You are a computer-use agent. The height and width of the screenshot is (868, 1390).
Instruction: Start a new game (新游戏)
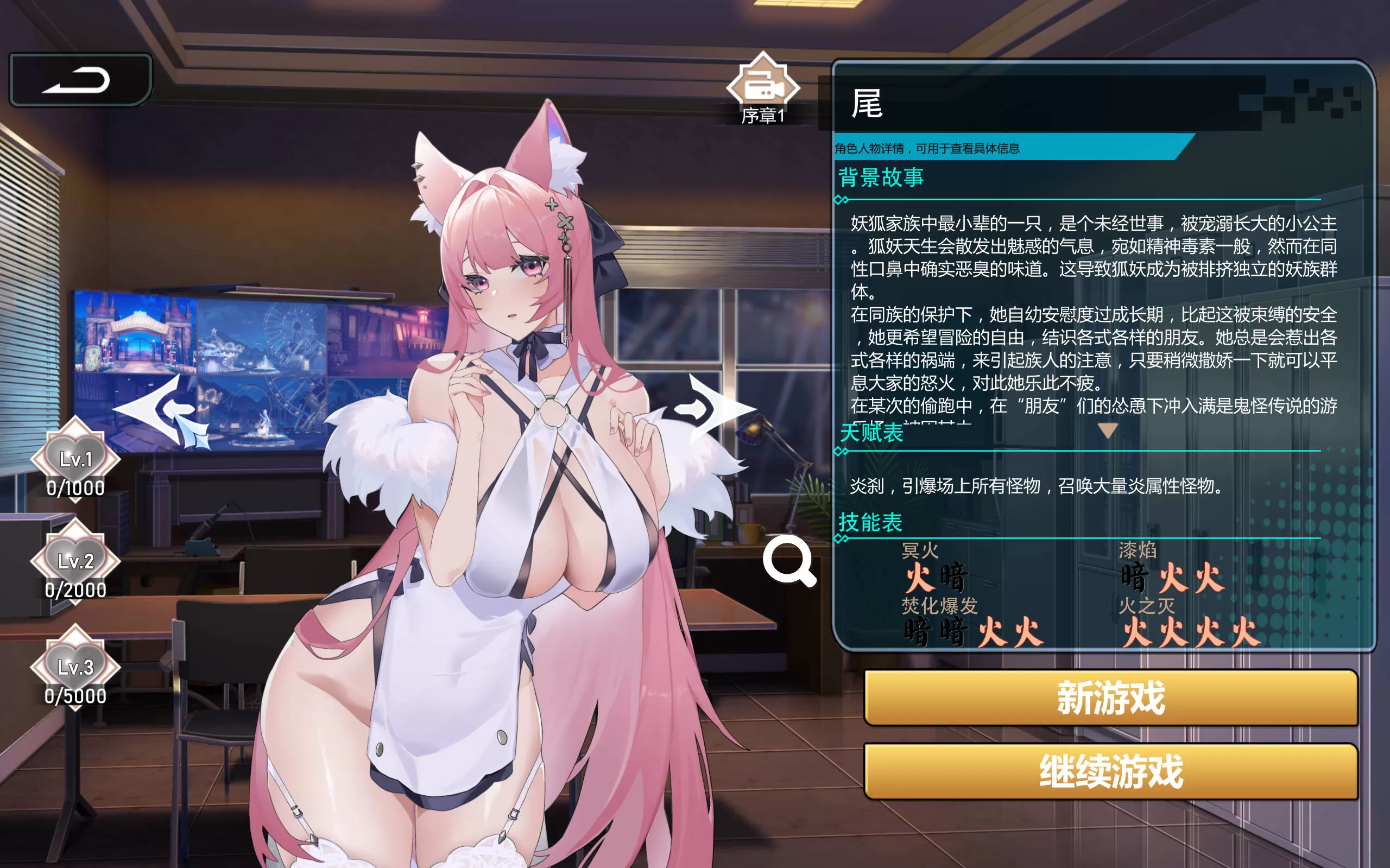[1110, 698]
